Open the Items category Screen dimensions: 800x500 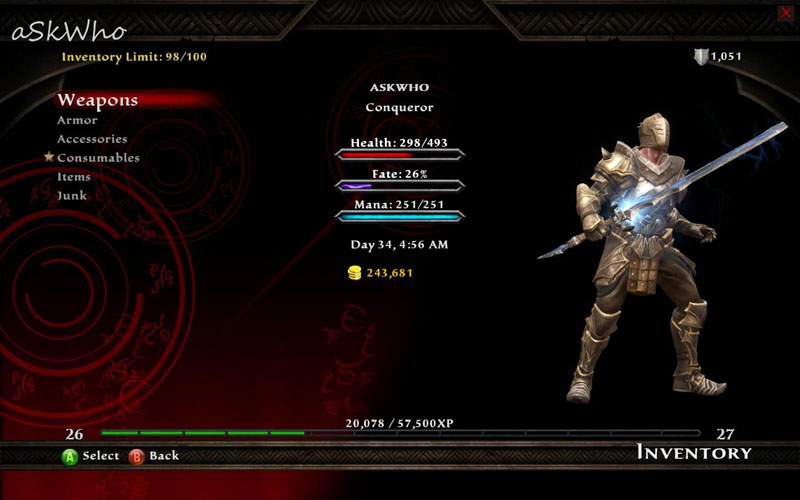(74, 177)
